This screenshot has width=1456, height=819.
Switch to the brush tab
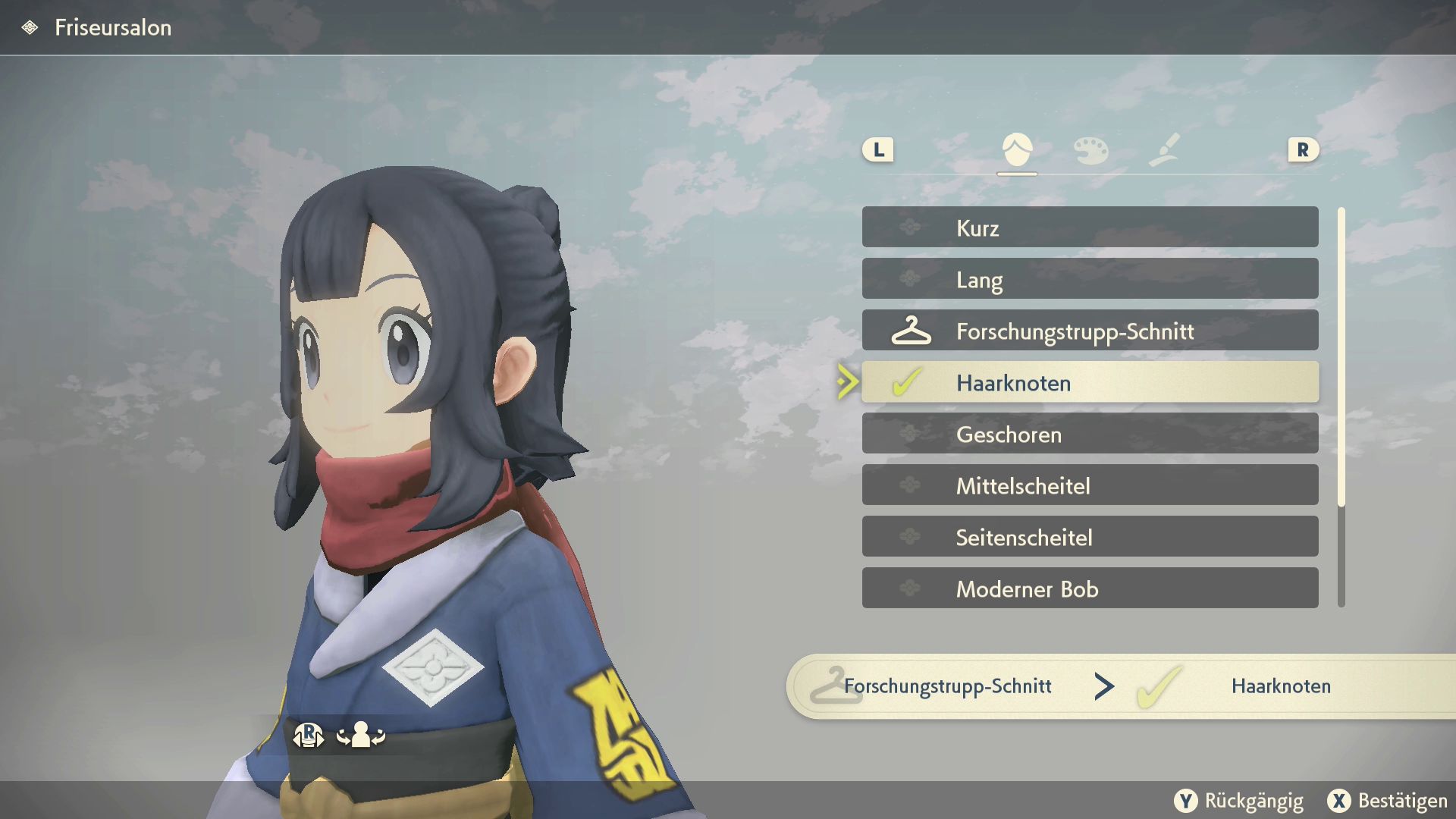1164,149
